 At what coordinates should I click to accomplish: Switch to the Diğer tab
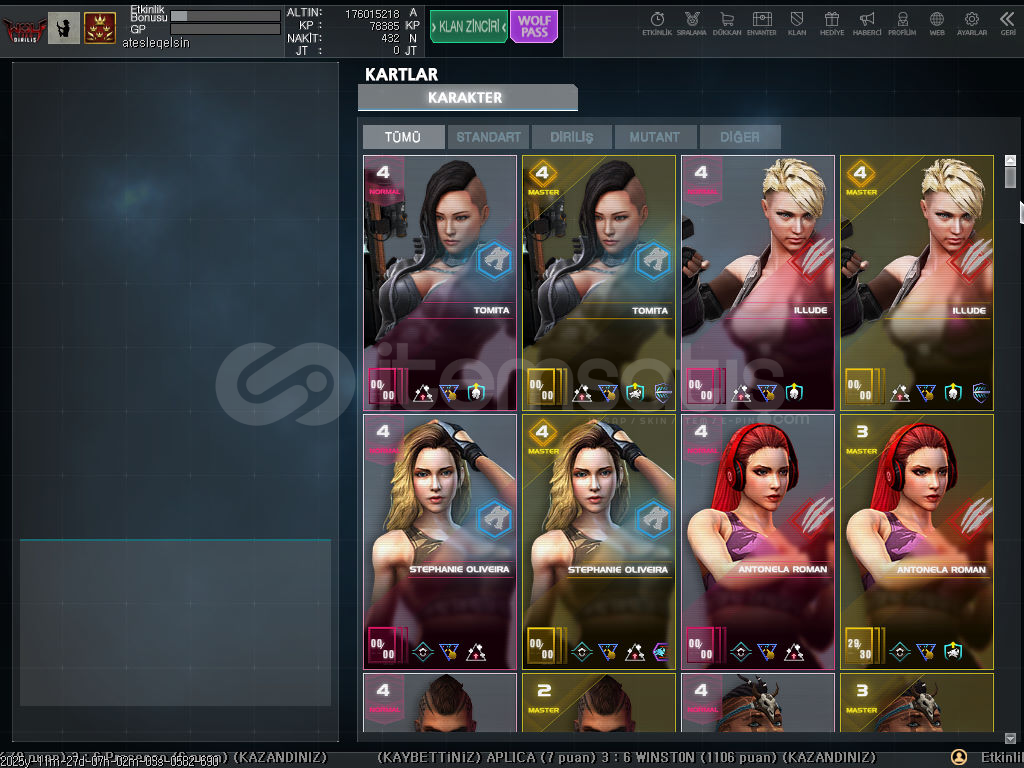tap(739, 137)
